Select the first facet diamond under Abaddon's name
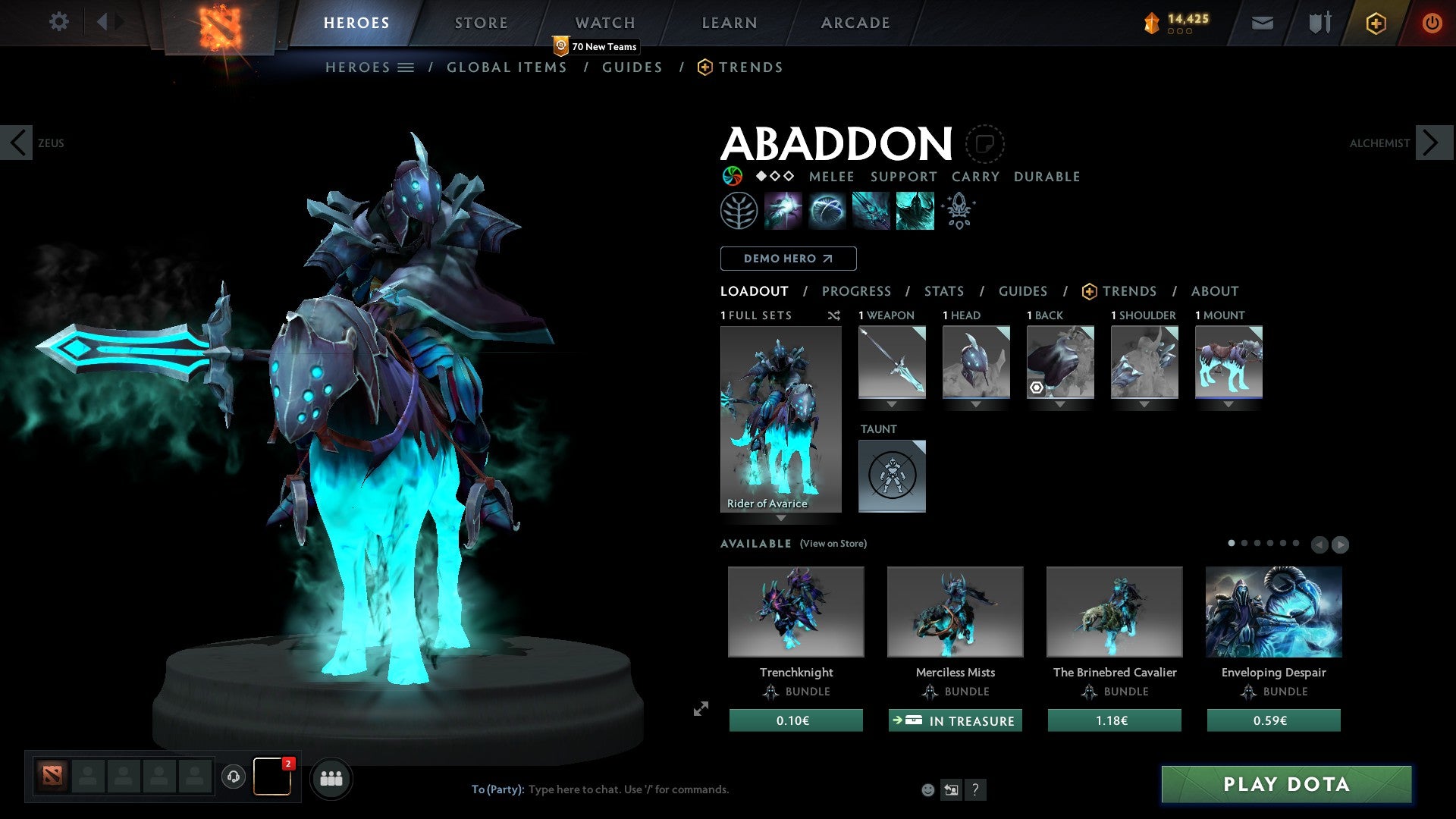The image size is (1456, 819). click(x=760, y=177)
